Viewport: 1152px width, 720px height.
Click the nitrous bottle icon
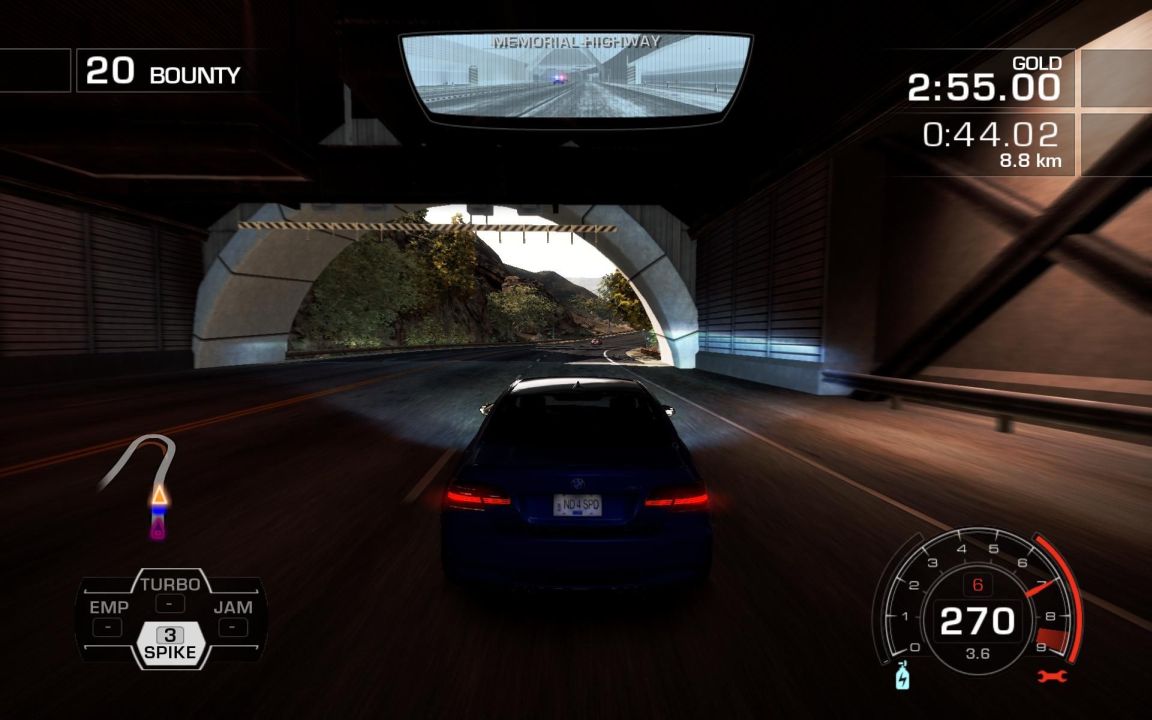(x=903, y=676)
